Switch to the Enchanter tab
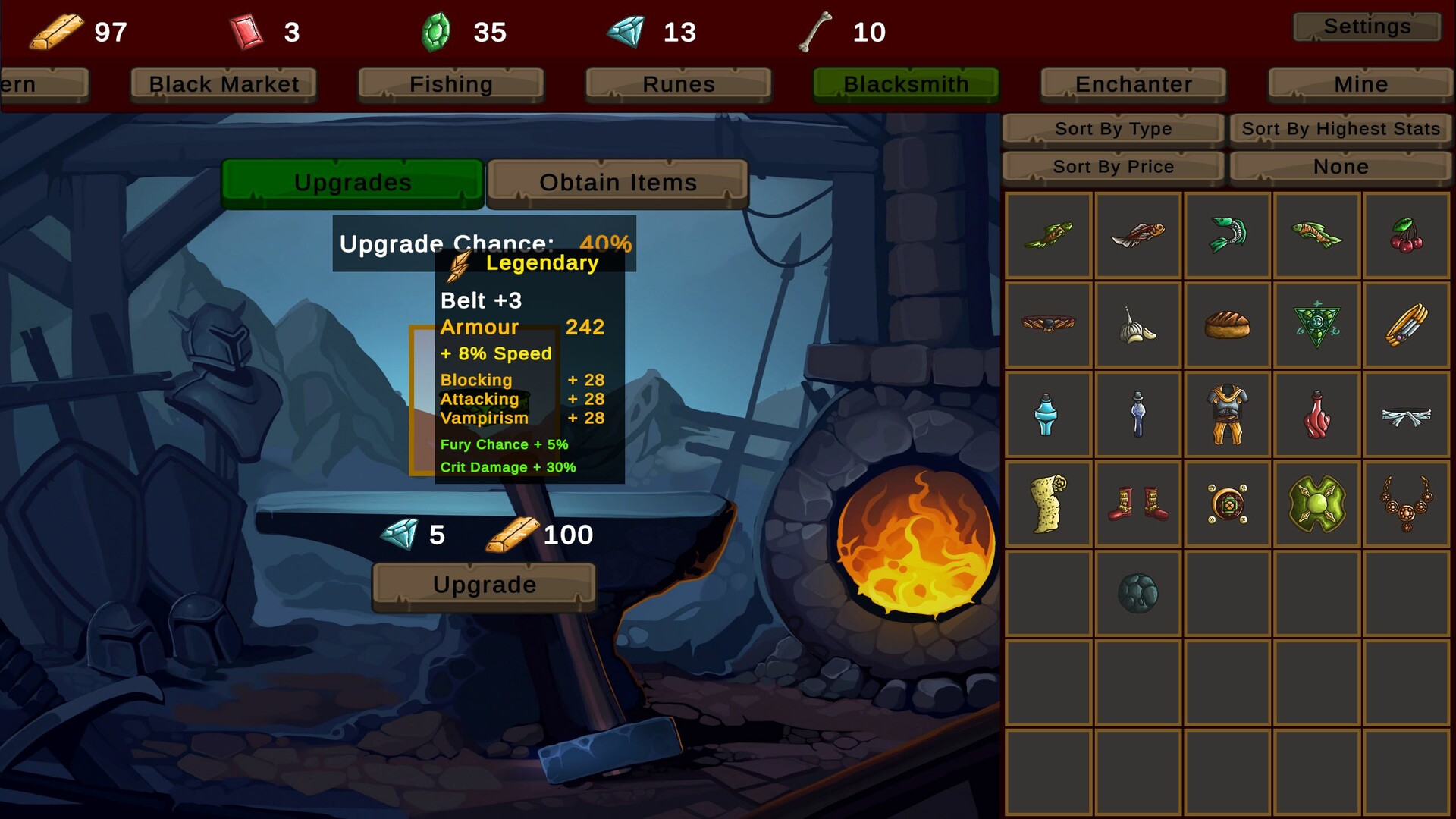The height and width of the screenshot is (819, 1456). 1132,84
